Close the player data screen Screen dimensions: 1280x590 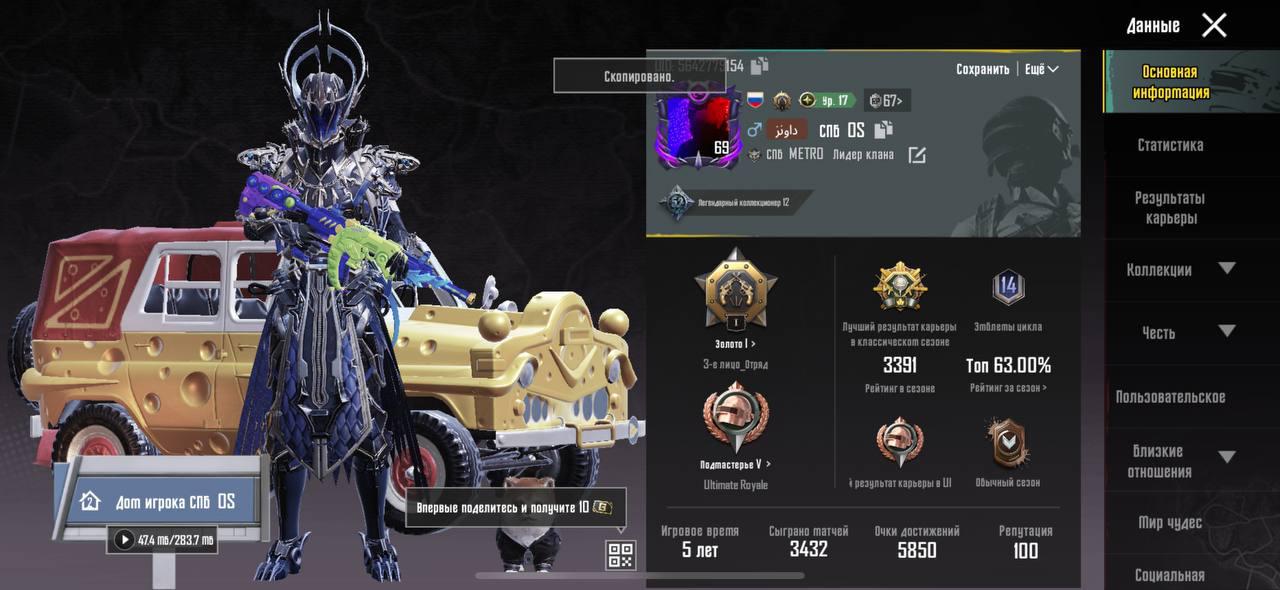1214,26
